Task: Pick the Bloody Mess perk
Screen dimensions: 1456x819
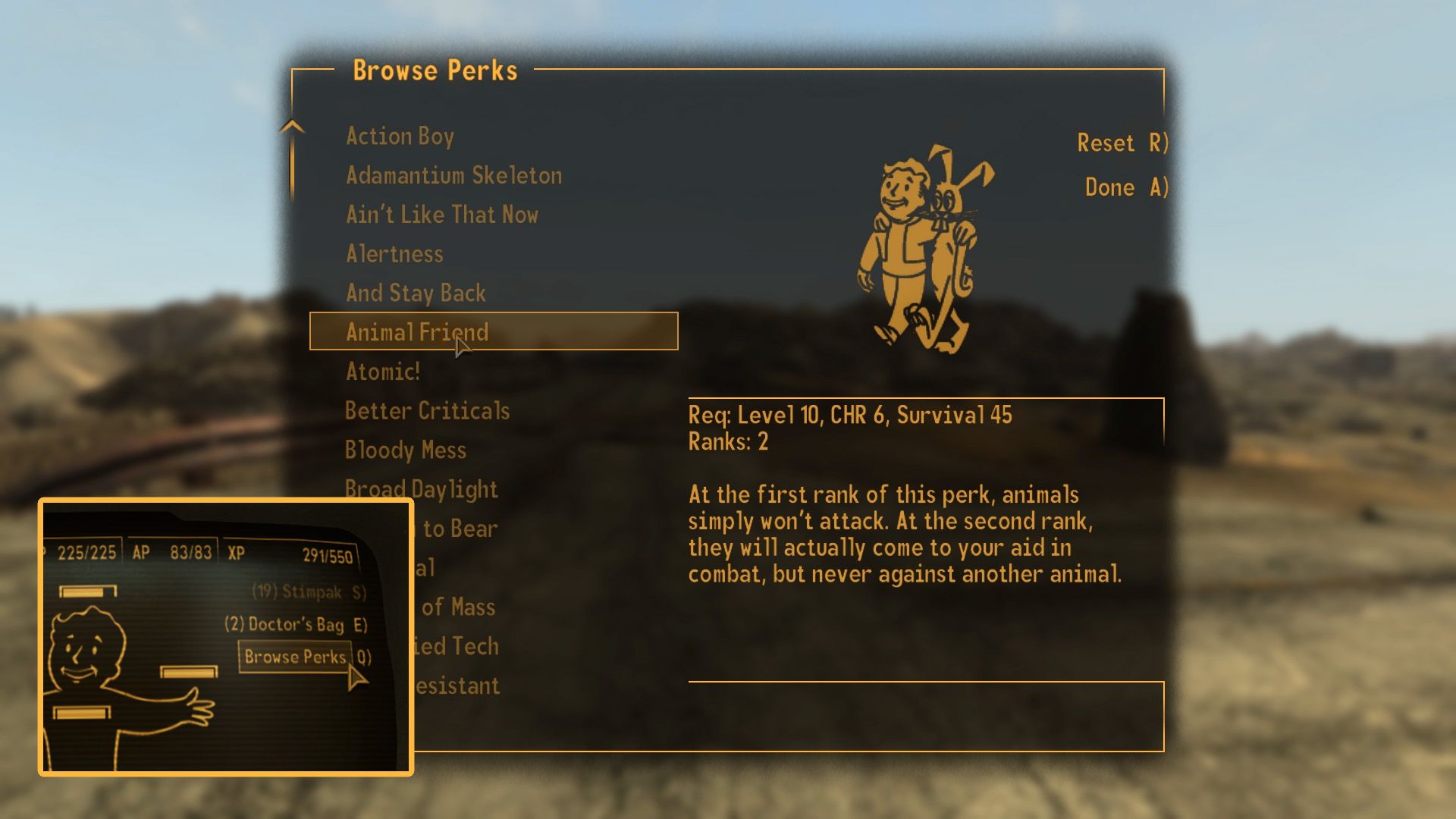Action: point(406,450)
